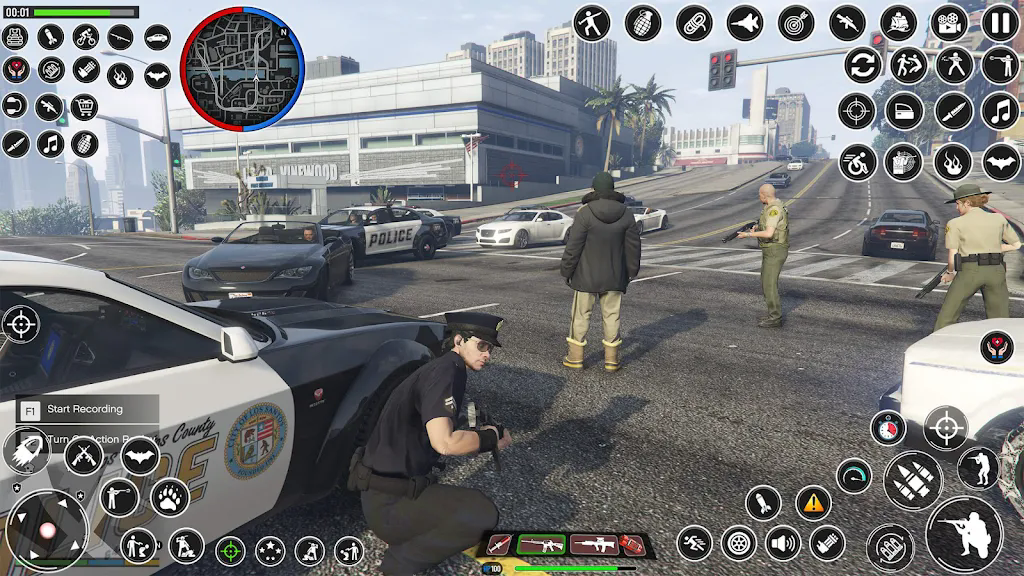The image size is (1024, 576).
Task: Tap the yellow warning triangle icon
Action: tap(814, 503)
